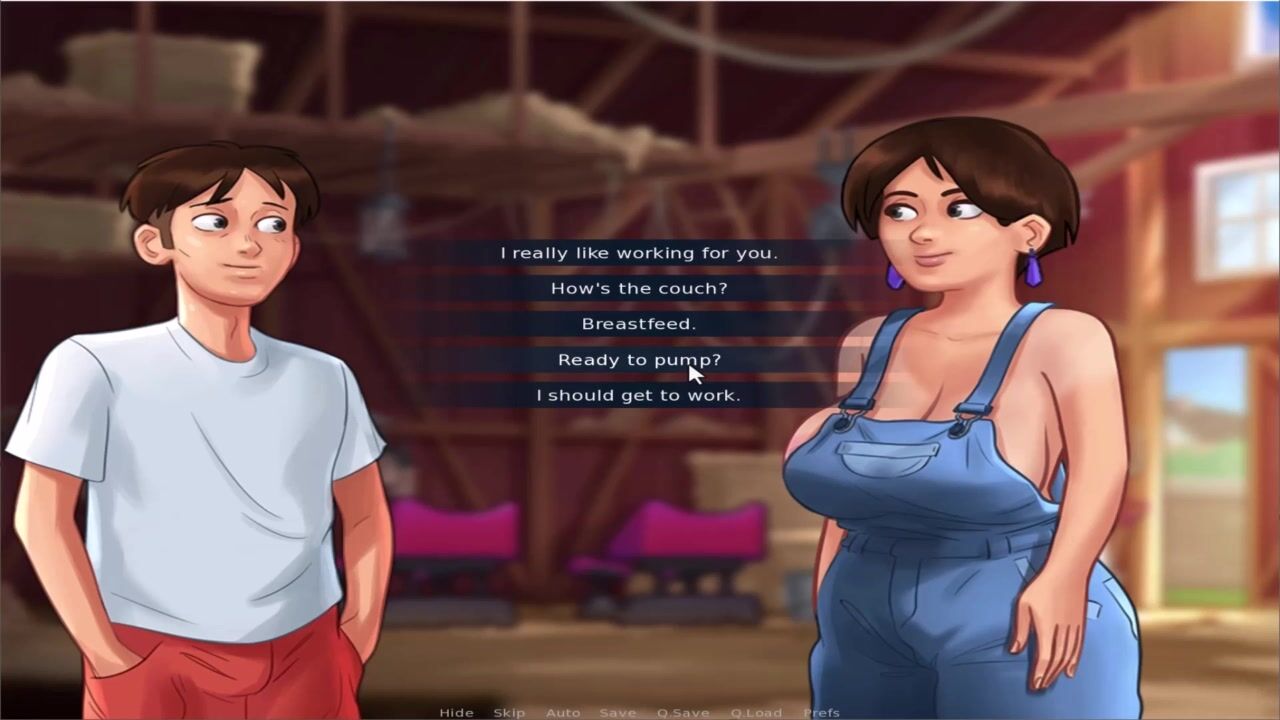Choose "I really like working for you." reply
Viewport: 1280px width, 720px height.
(638, 253)
